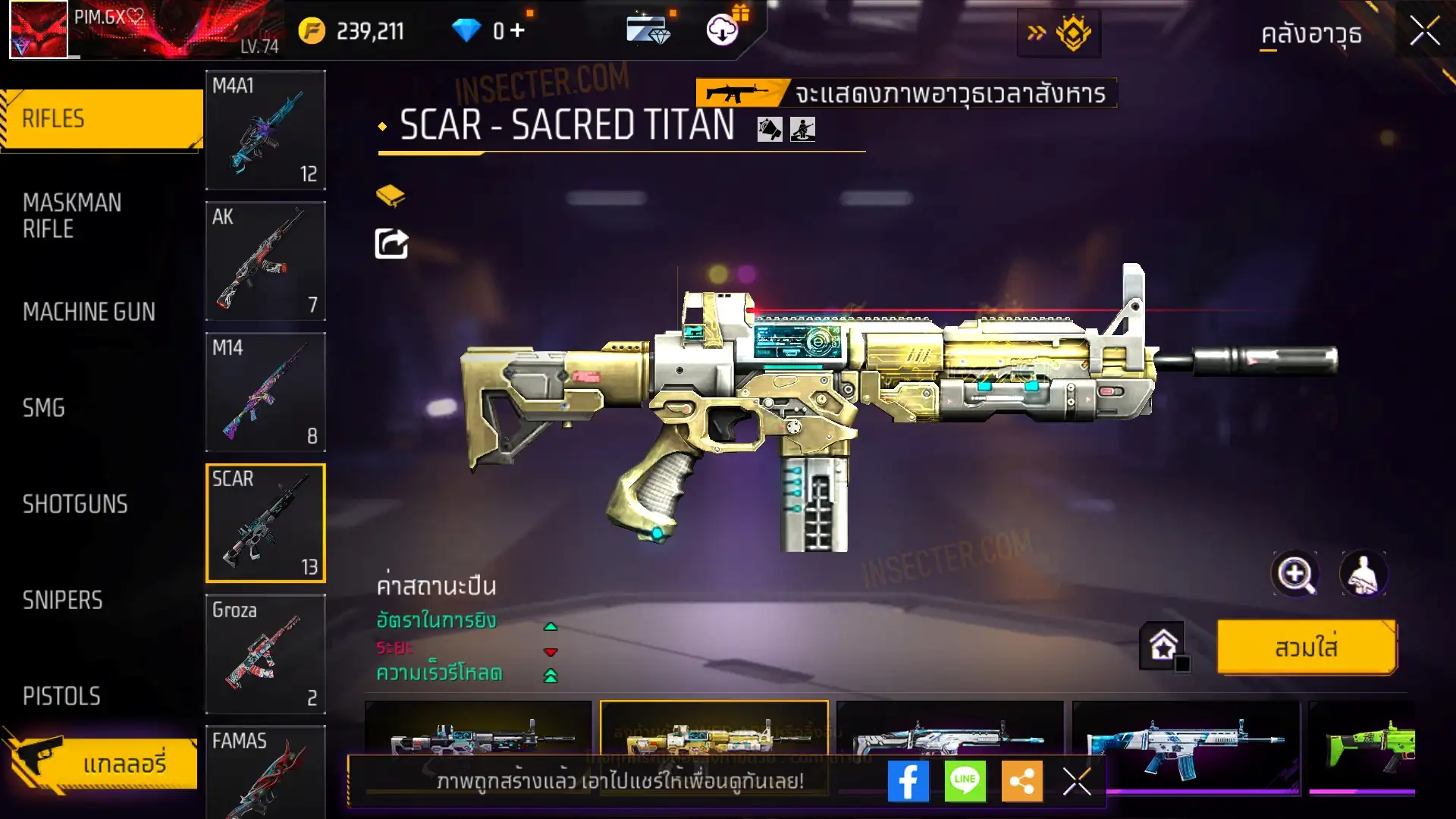This screenshot has height=819, width=1456.
Task: Select the AK weapon tile
Action: coord(265,261)
